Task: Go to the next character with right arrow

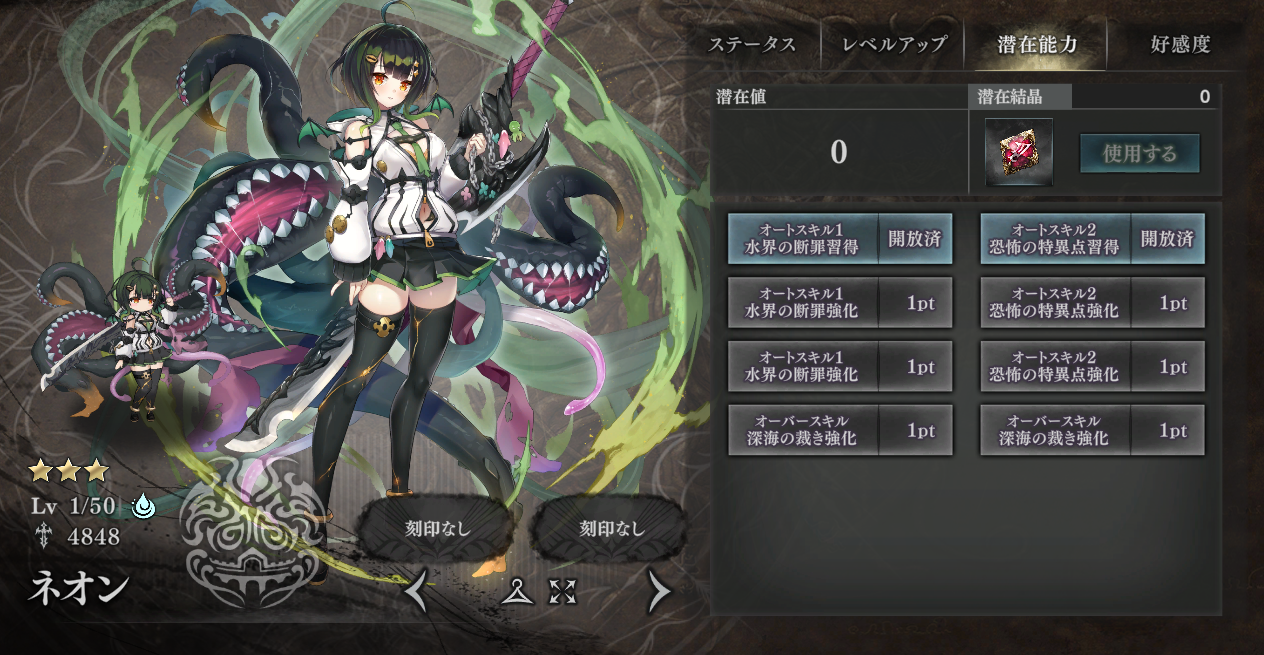Action: 659,593
